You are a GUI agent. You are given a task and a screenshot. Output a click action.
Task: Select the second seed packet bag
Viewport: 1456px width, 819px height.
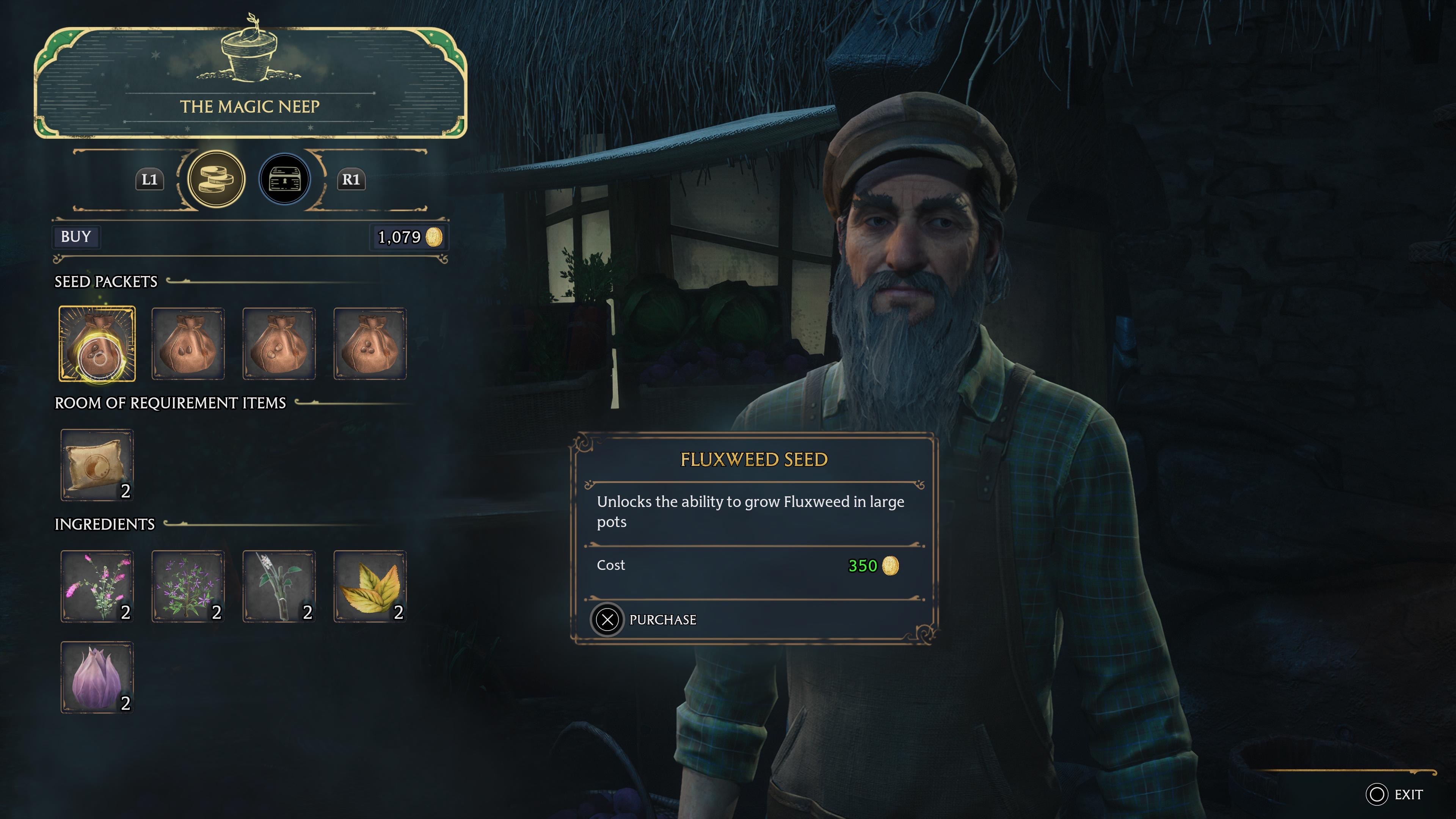tap(188, 343)
